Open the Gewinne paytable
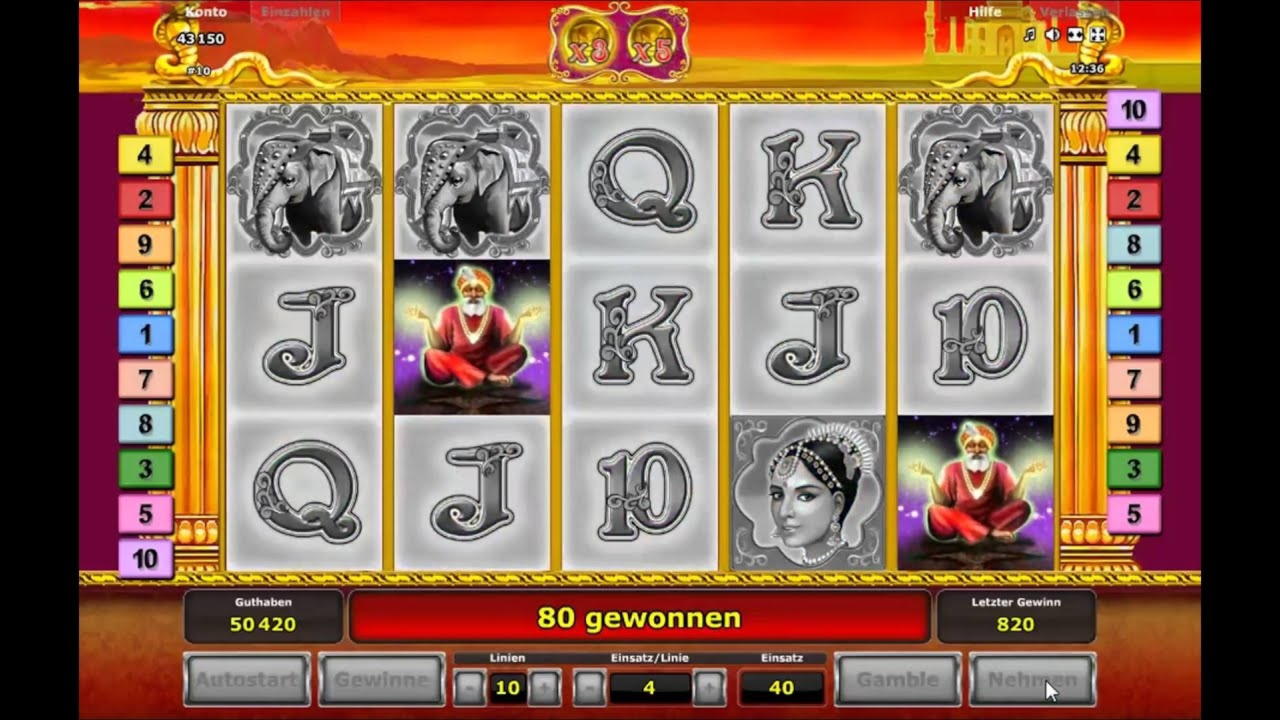Screen dimensions: 1280x720 pos(381,680)
